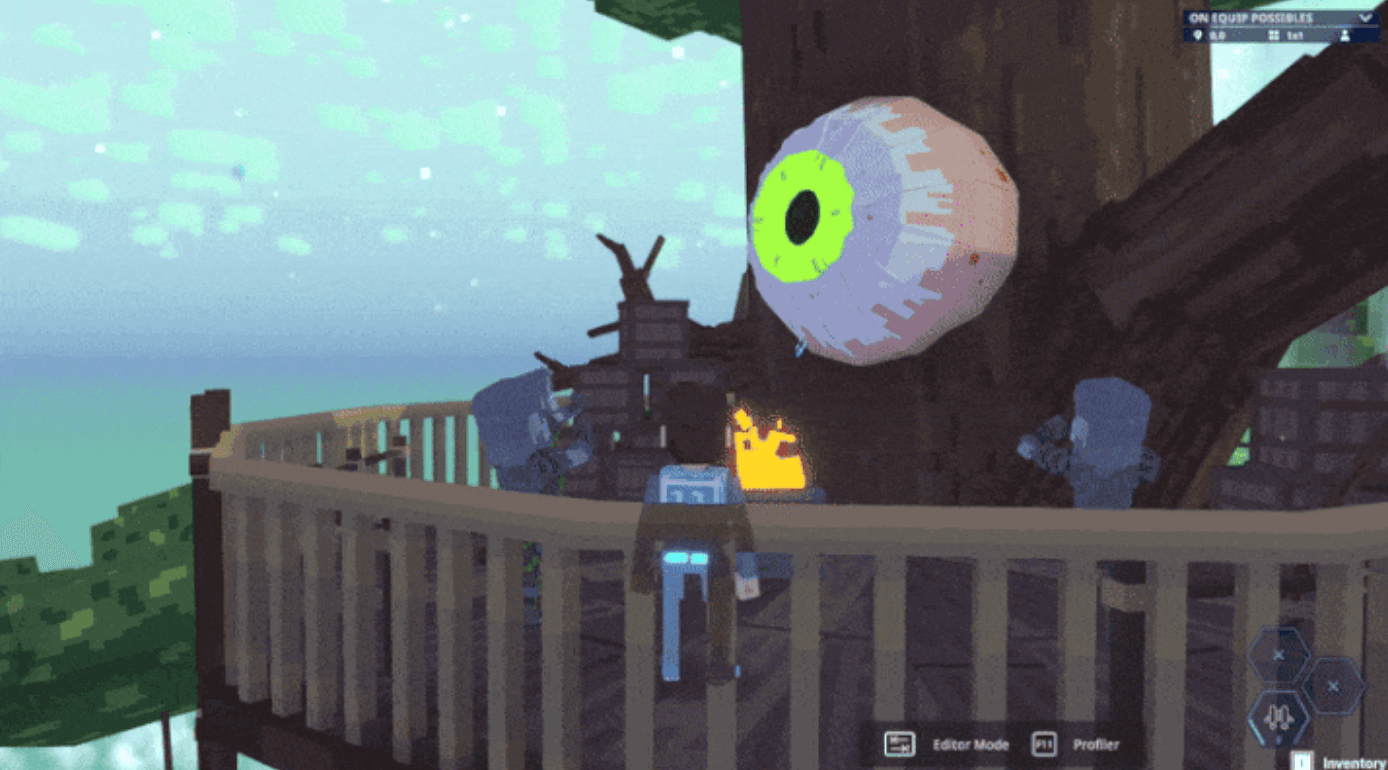Toggle Editor Mode from the bottom bar
1388x770 pixels.
pyautogui.click(x=970, y=744)
